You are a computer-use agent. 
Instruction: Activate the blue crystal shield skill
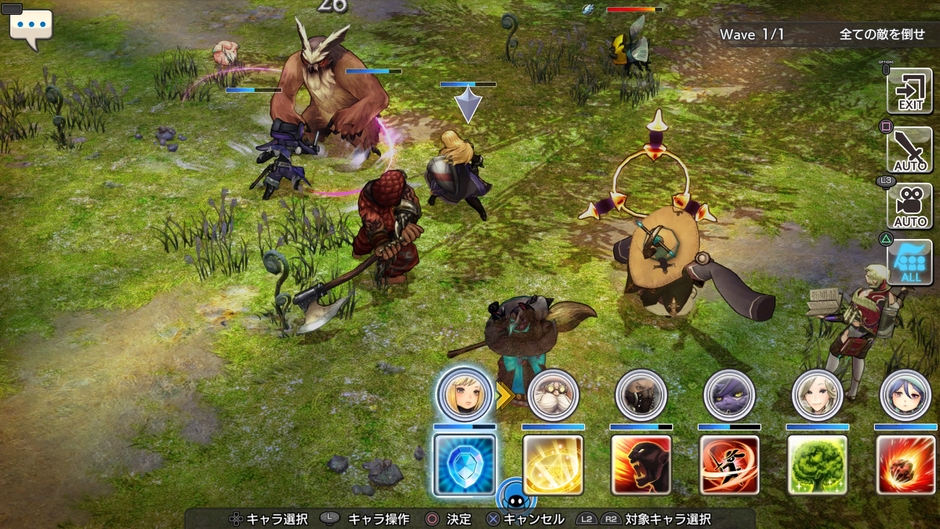(464, 463)
